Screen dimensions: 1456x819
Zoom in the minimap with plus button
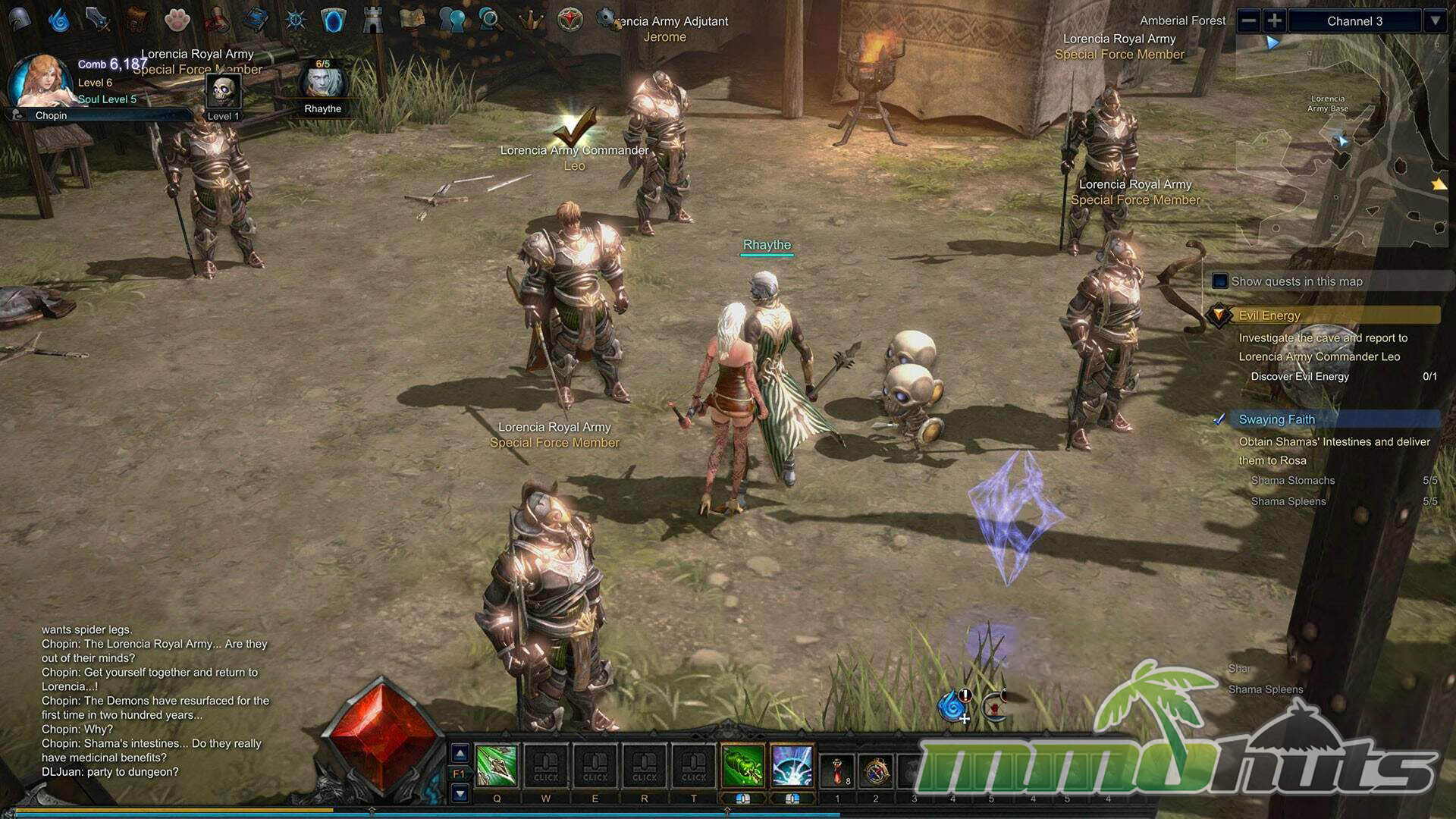(x=1275, y=21)
